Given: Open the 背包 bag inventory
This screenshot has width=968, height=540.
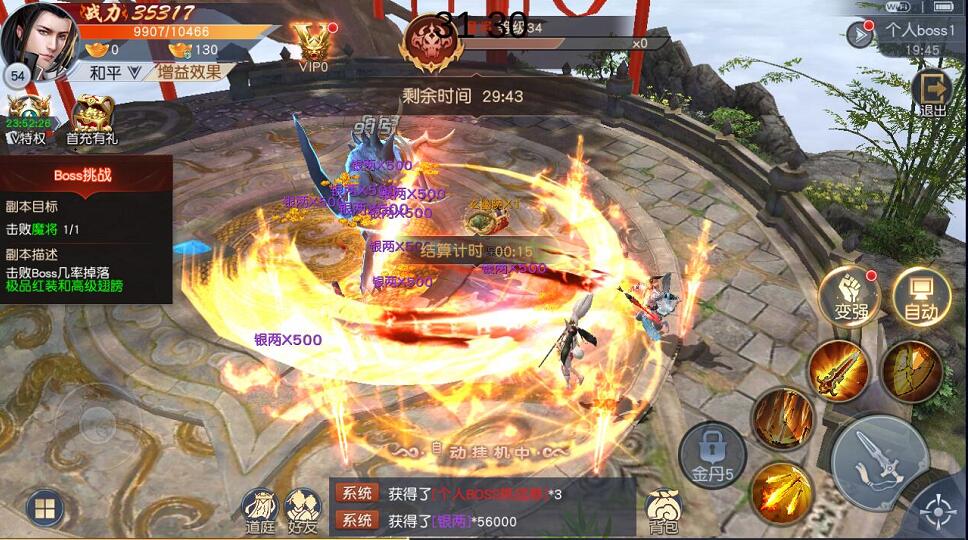Looking at the screenshot, I should coord(663,510).
